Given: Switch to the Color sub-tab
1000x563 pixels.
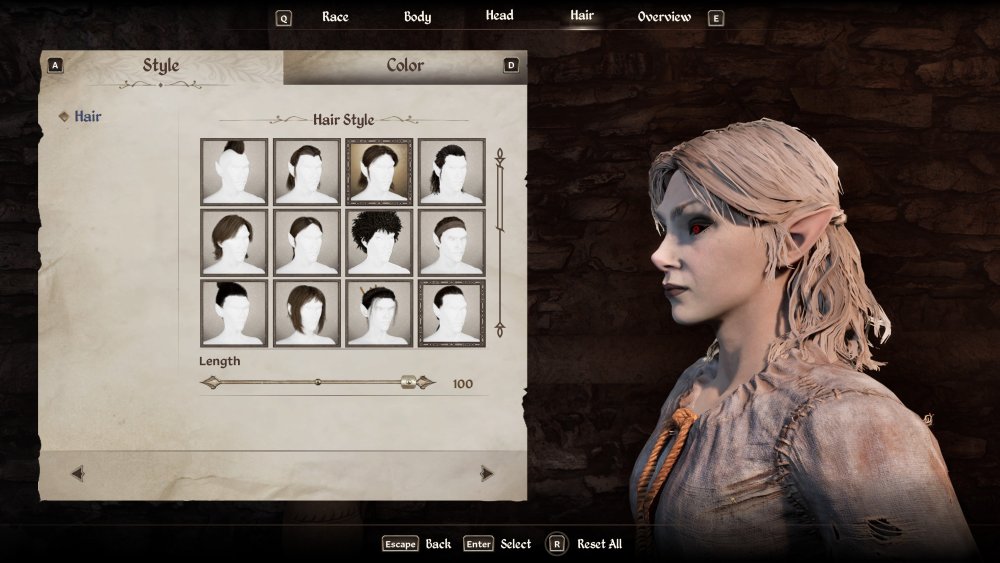Looking at the screenshot, I should coord(405,66).
